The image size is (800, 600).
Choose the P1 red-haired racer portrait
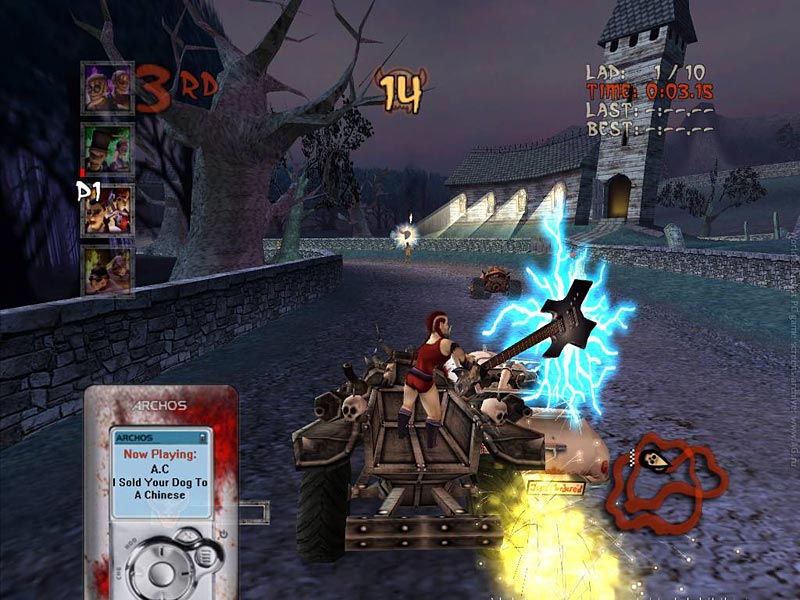point(108,210)
